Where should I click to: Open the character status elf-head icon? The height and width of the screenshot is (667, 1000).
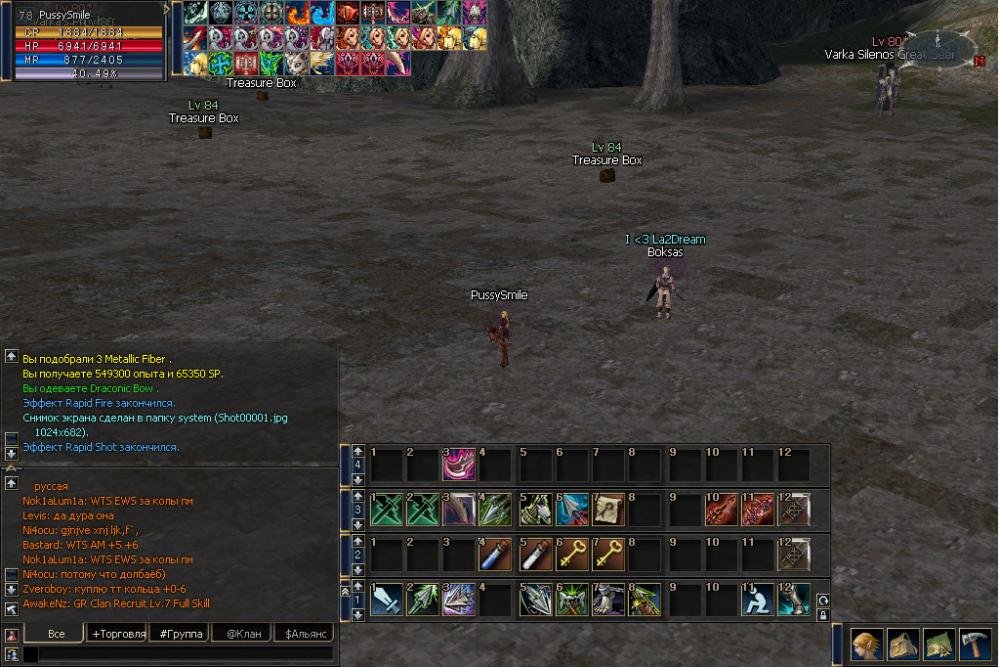point(867,643)
